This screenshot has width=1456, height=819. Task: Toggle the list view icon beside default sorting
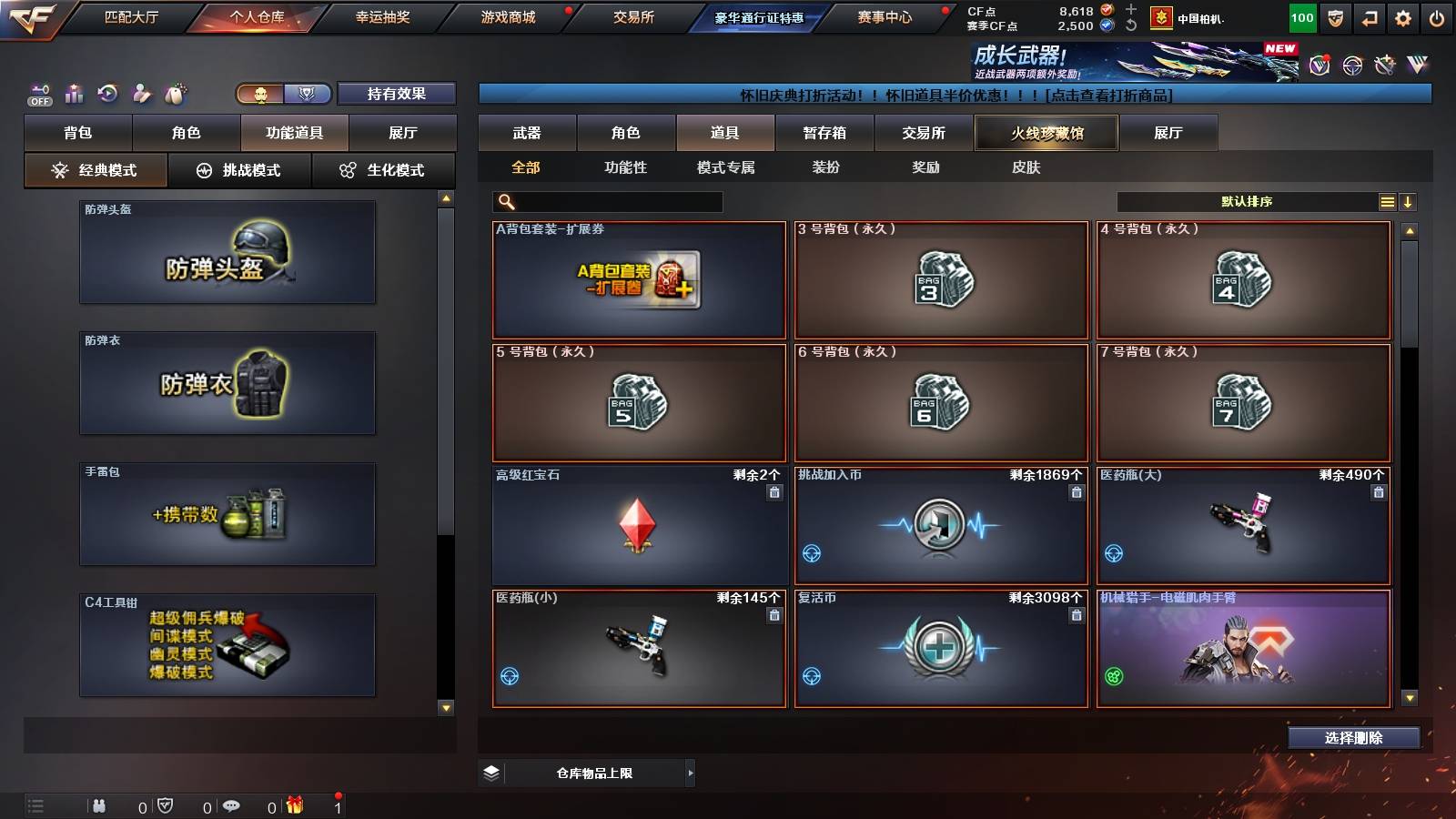coord(1387,201)
